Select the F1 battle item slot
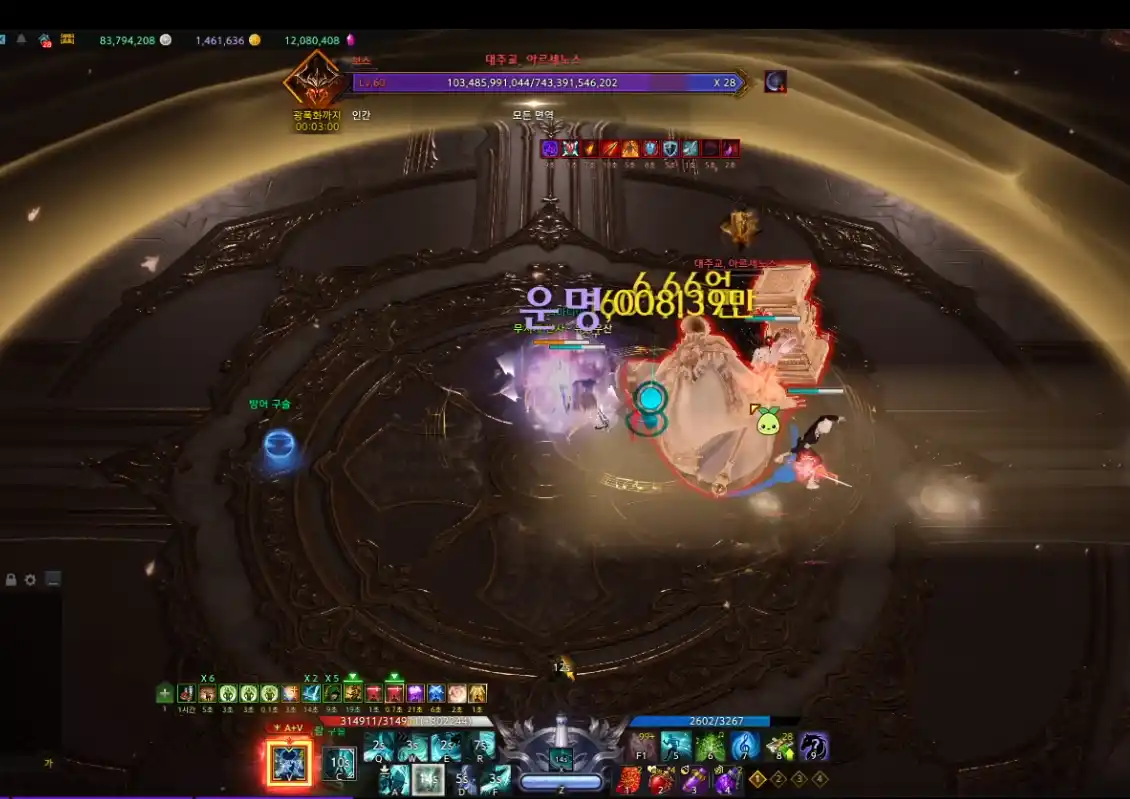 tap(642, 746)
